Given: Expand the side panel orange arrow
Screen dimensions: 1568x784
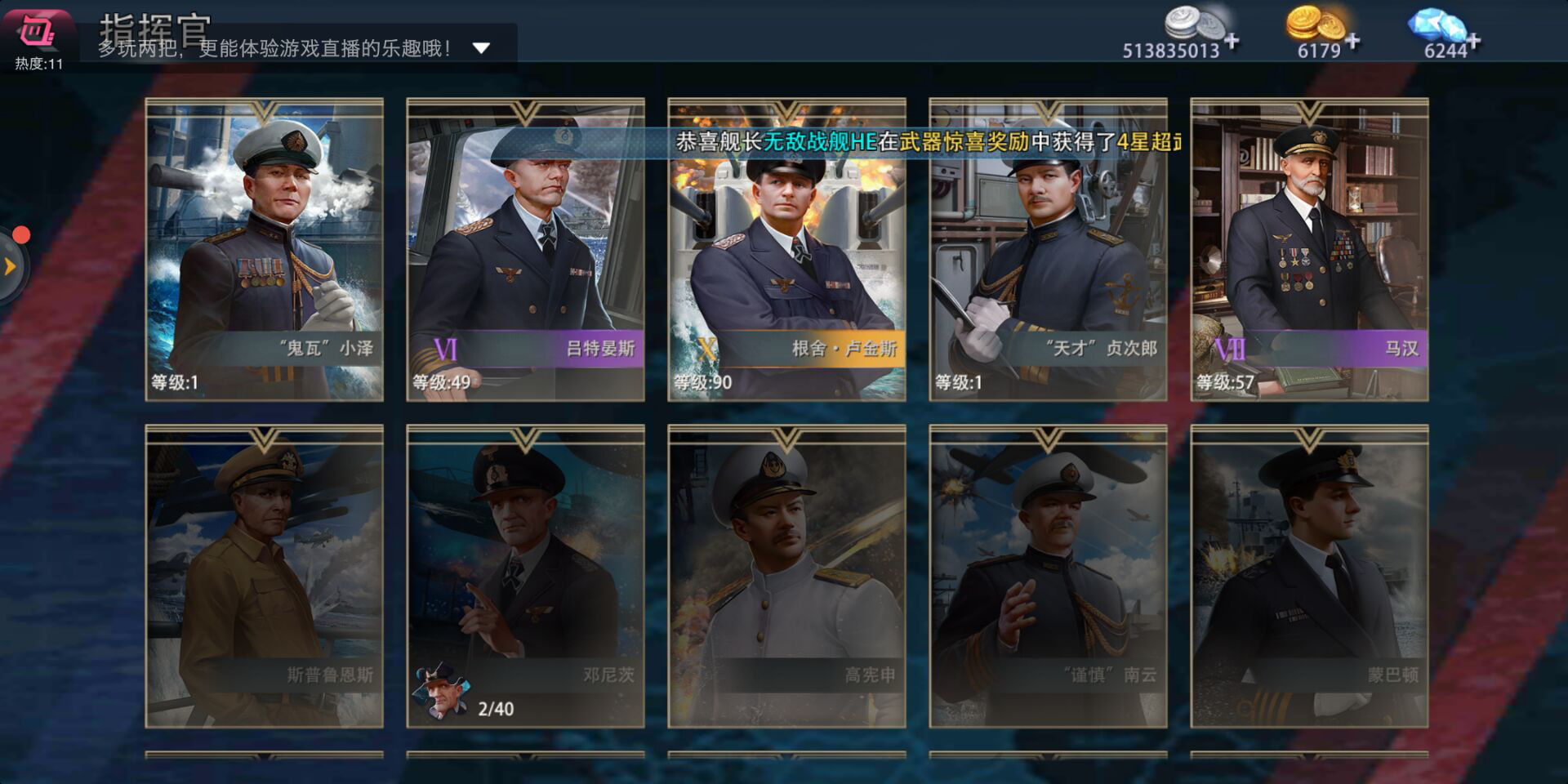Looking at the screenshot, I should [11, 266].
